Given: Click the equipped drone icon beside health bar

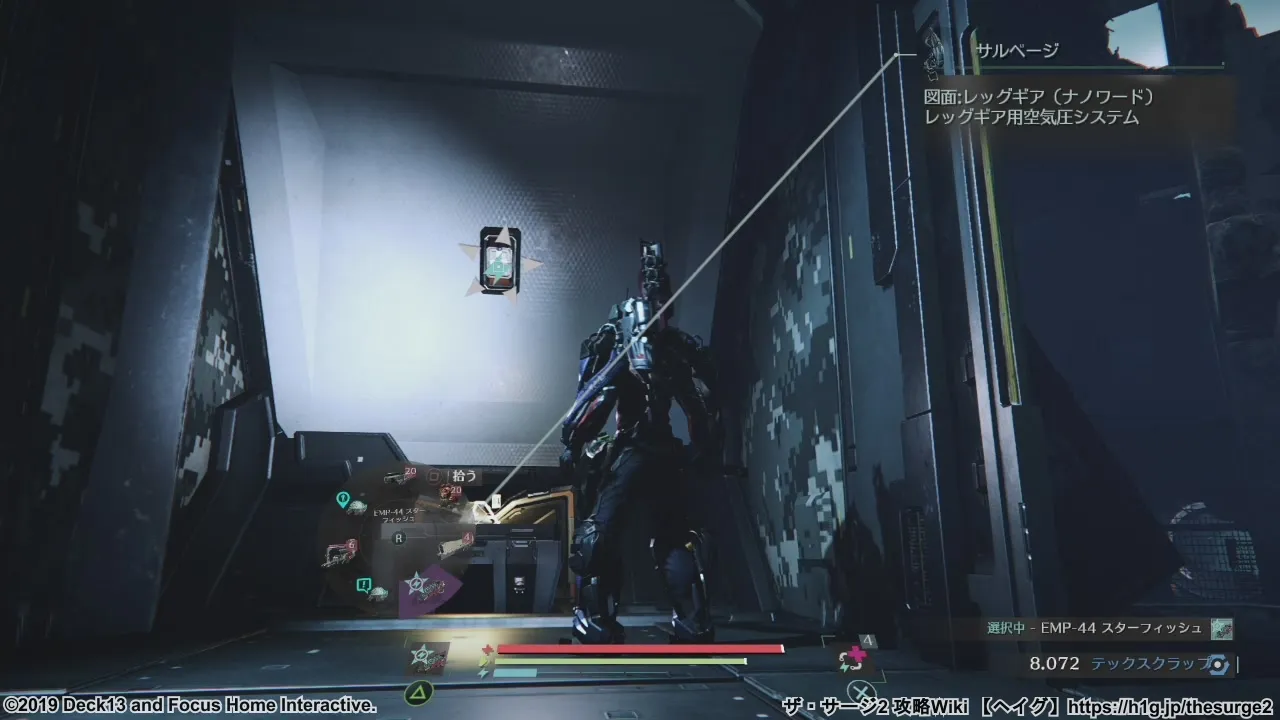Looking at the screenshot, I should click(427, 657).
